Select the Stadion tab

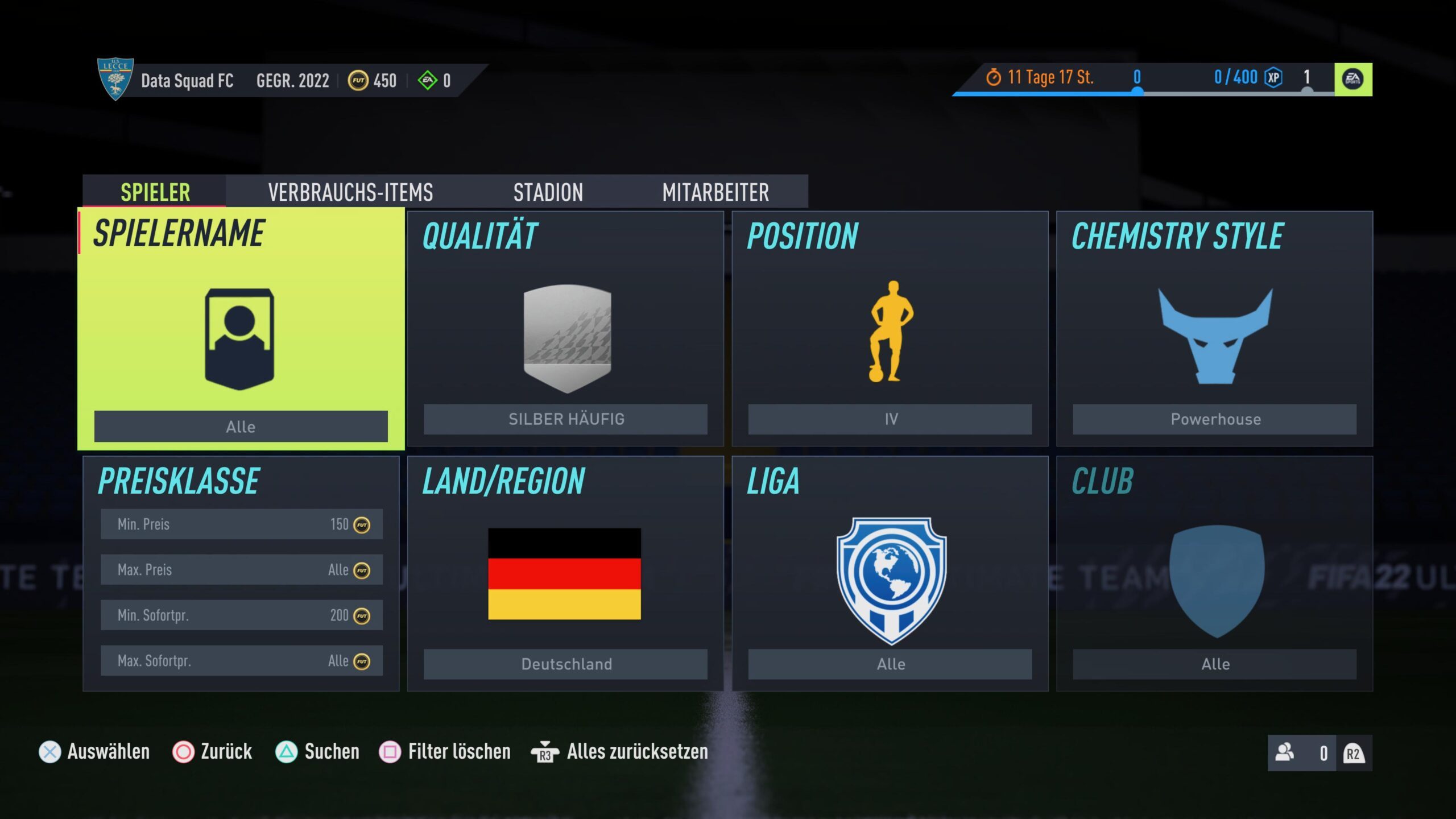tap(548, 192)
